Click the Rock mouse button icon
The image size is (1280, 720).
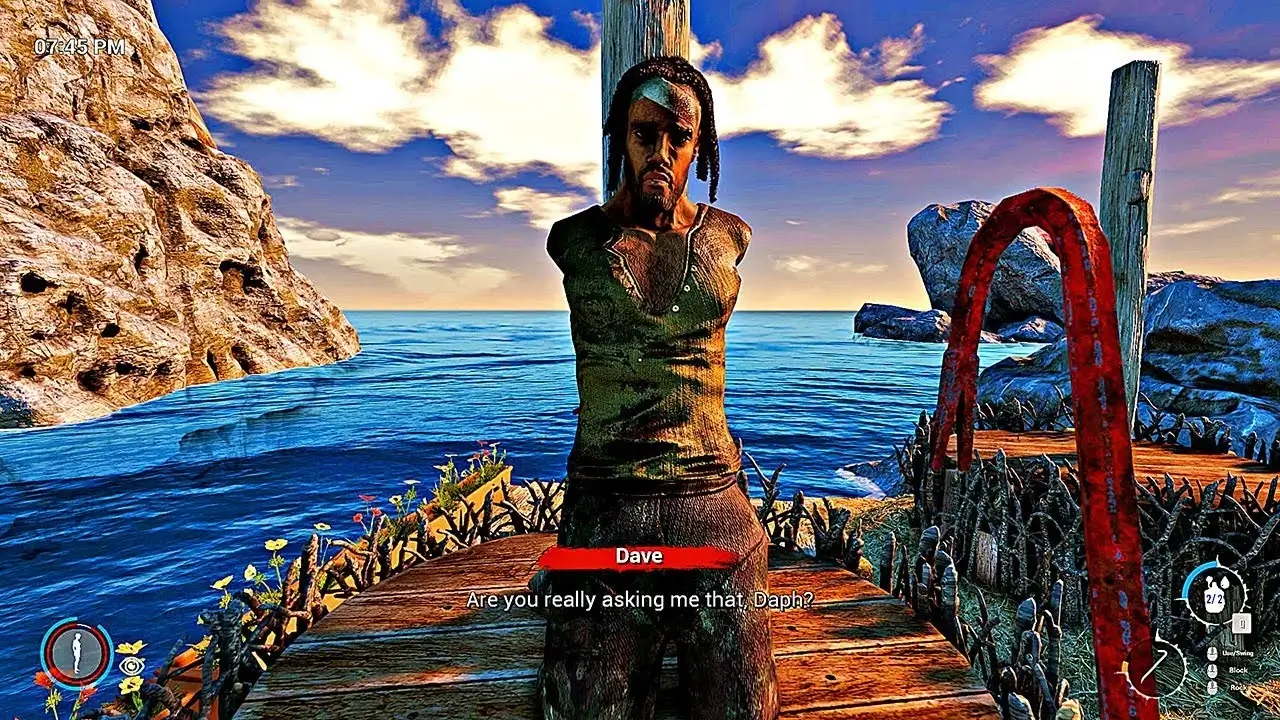click(x=1213, y=688)
